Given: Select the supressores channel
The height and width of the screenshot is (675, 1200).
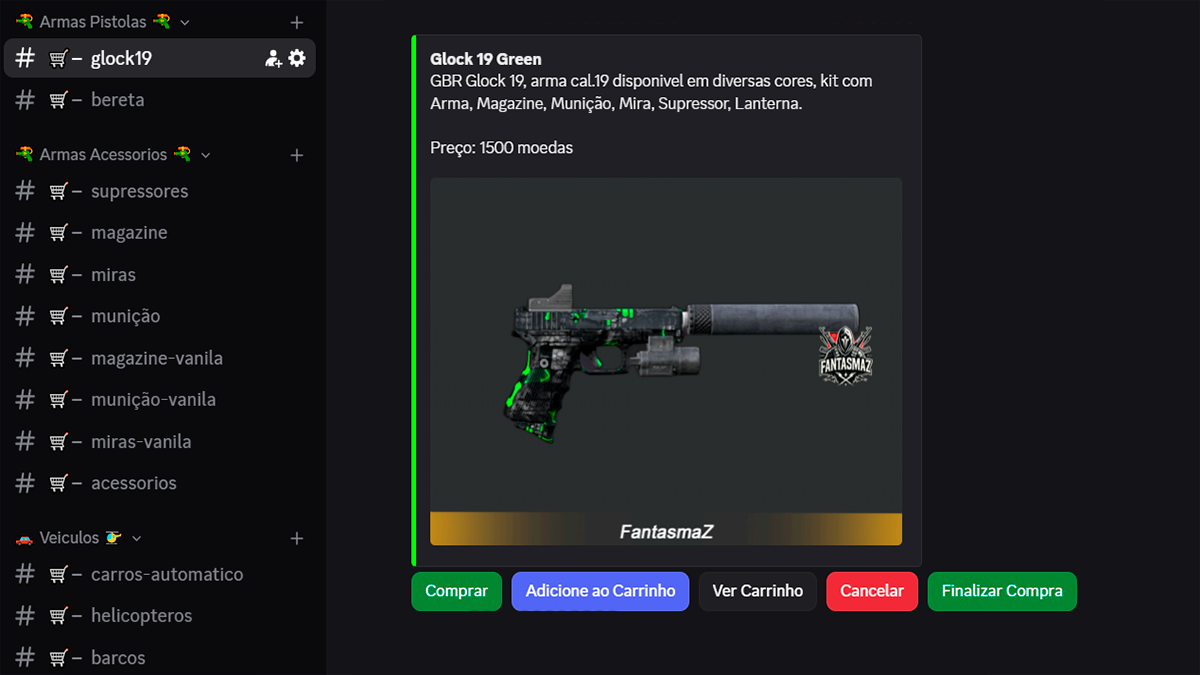Looking at the screenshot, I should coord(139,191).
